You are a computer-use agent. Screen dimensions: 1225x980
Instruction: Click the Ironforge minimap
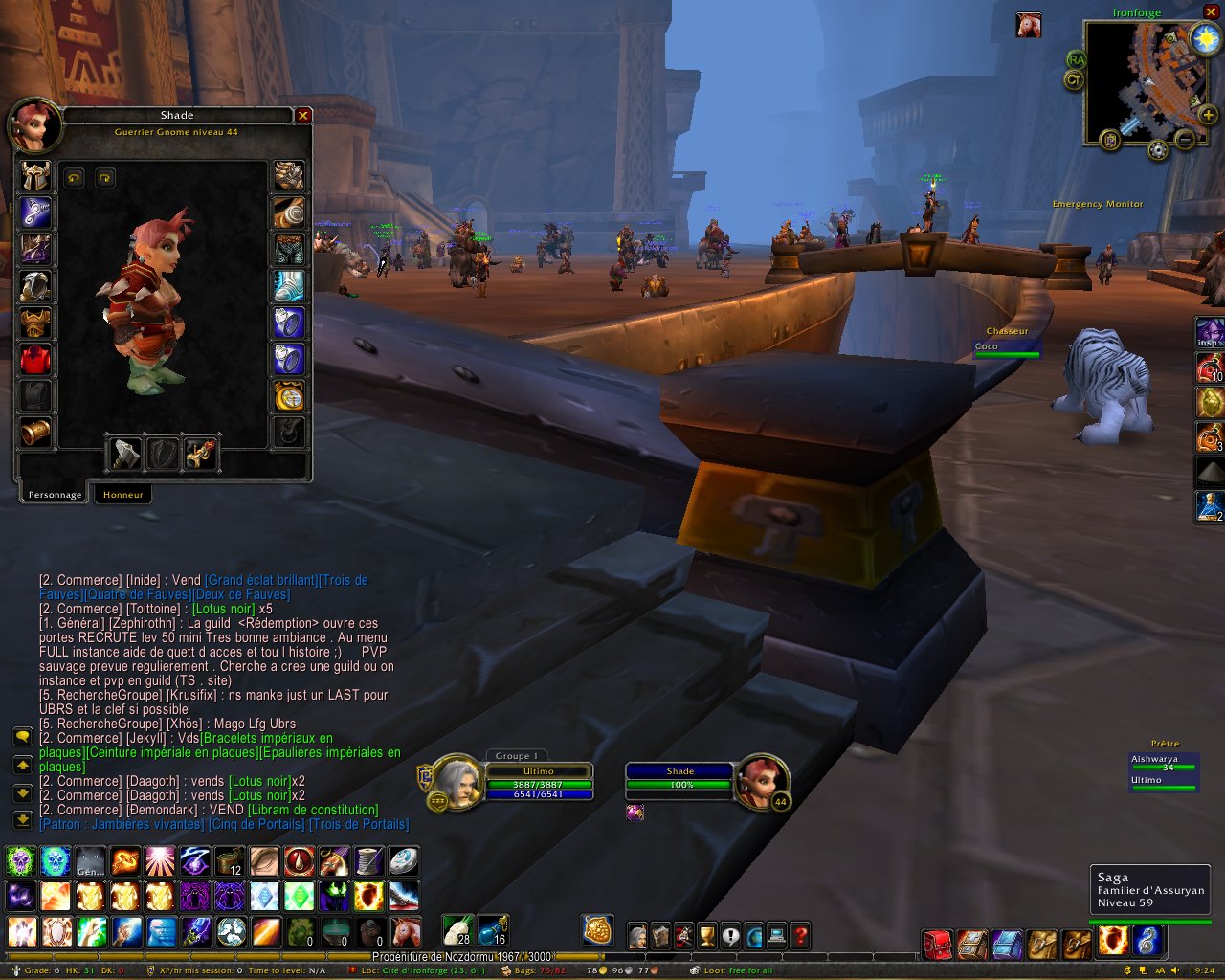[x=1136, y=81]
